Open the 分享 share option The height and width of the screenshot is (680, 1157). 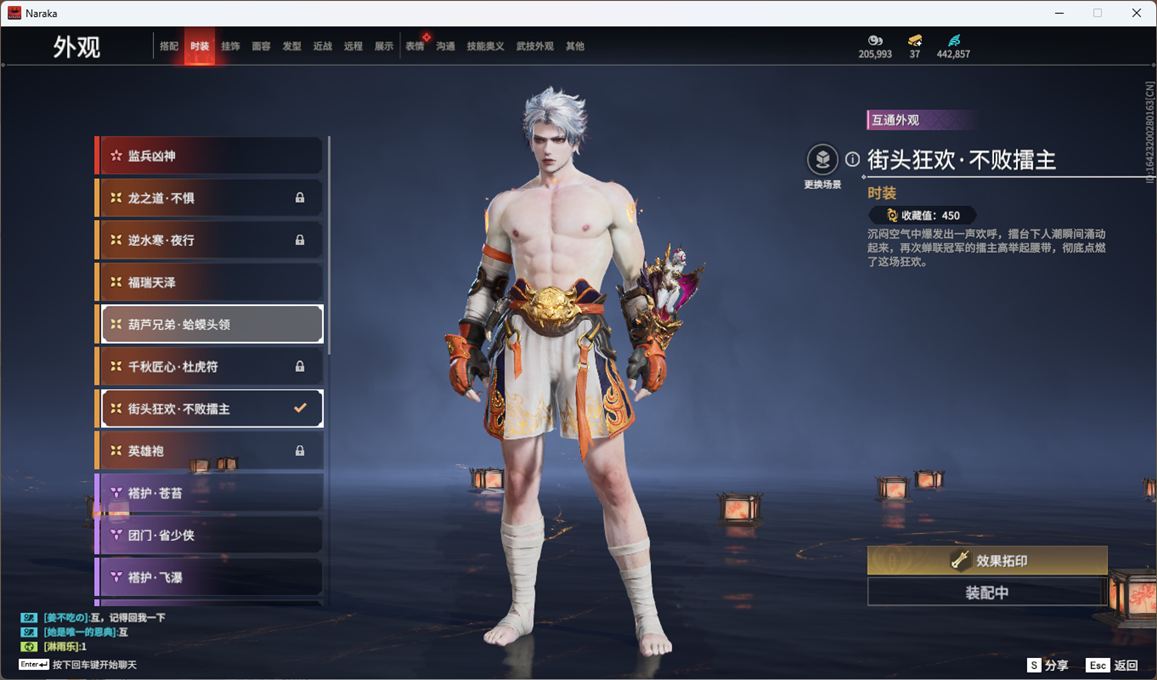pyautogui.click(x=1048, y=665)
